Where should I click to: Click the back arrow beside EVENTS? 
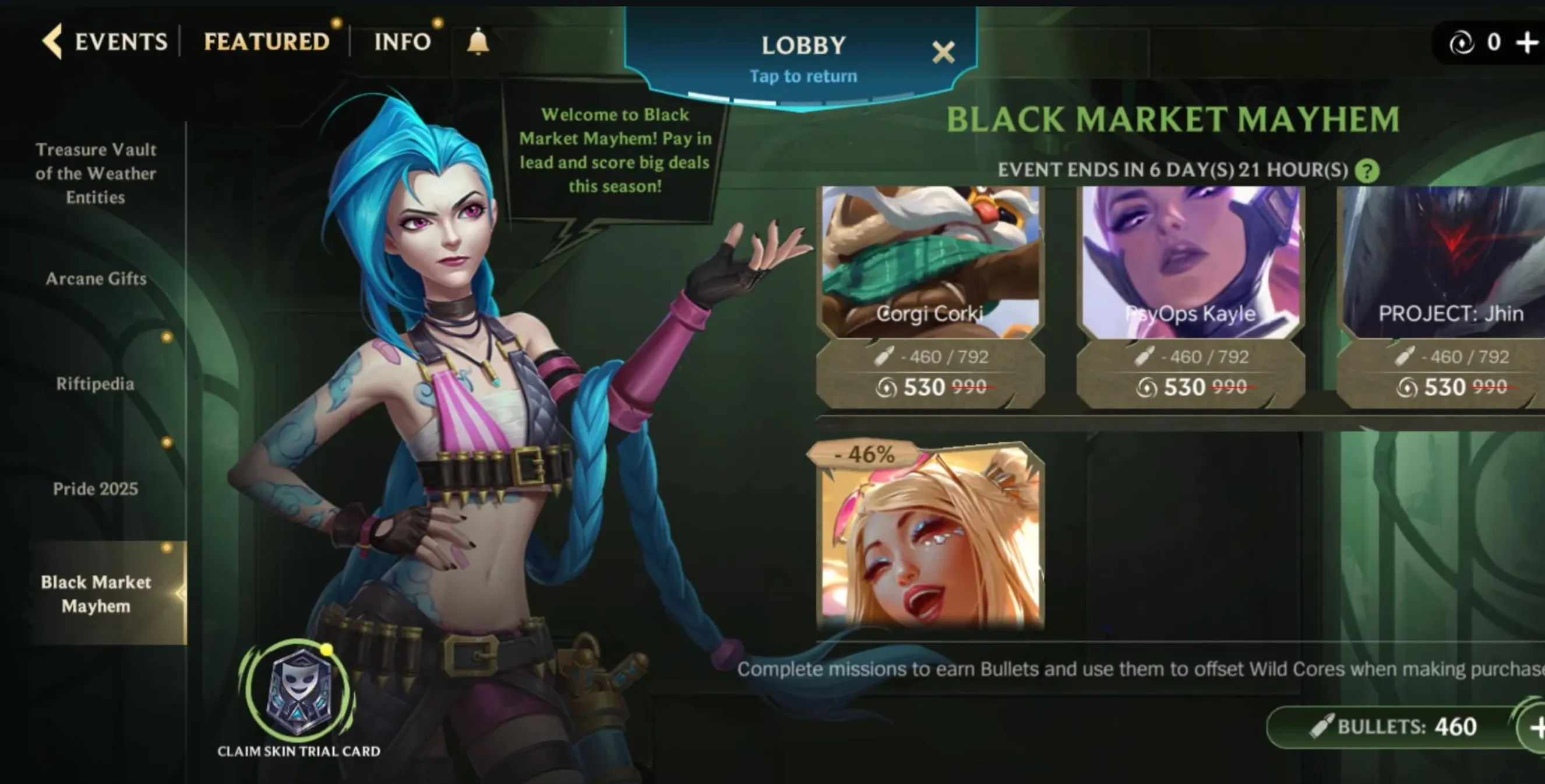tap(53, 42)
